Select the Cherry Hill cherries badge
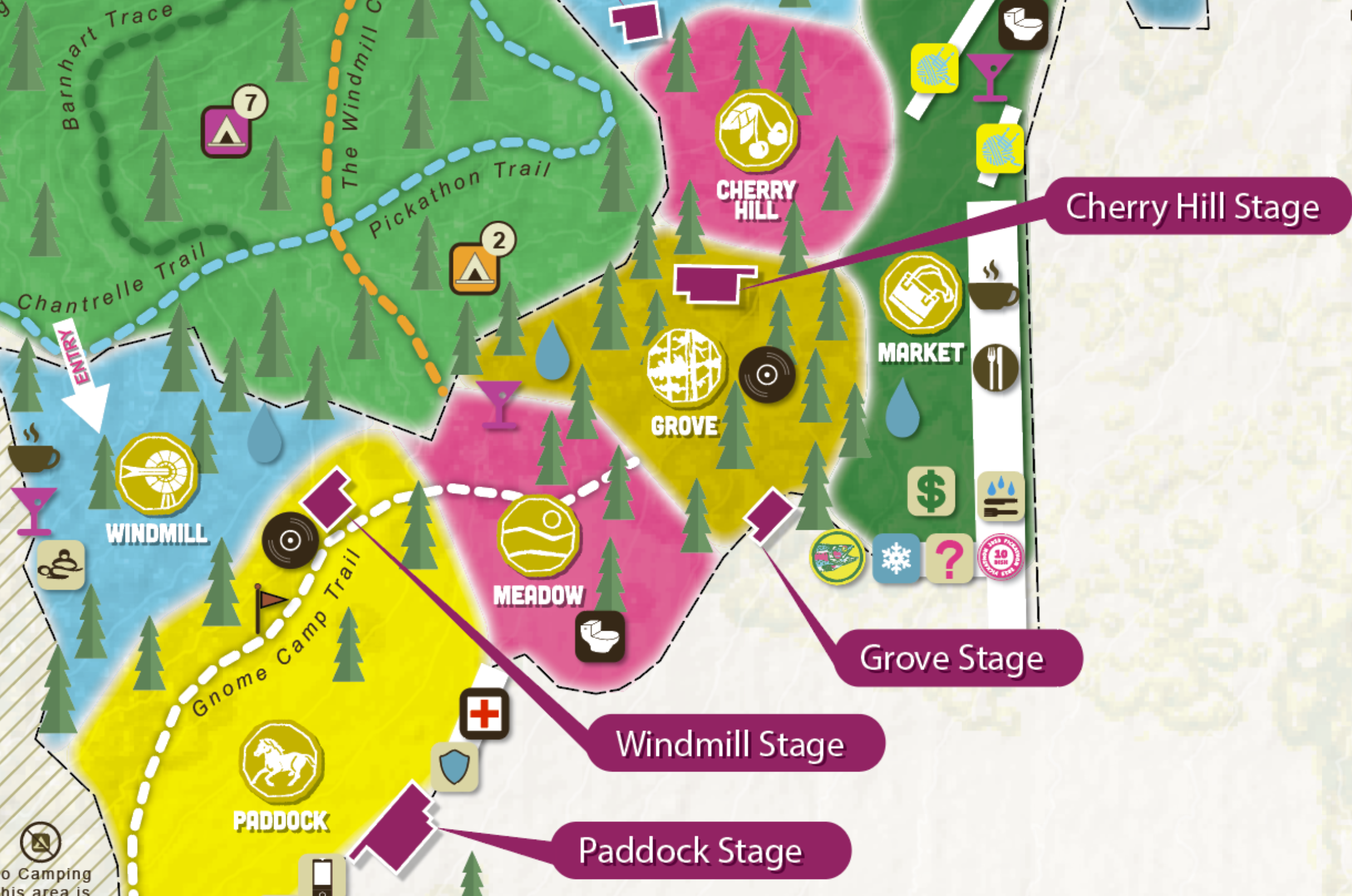 (756, 131)
